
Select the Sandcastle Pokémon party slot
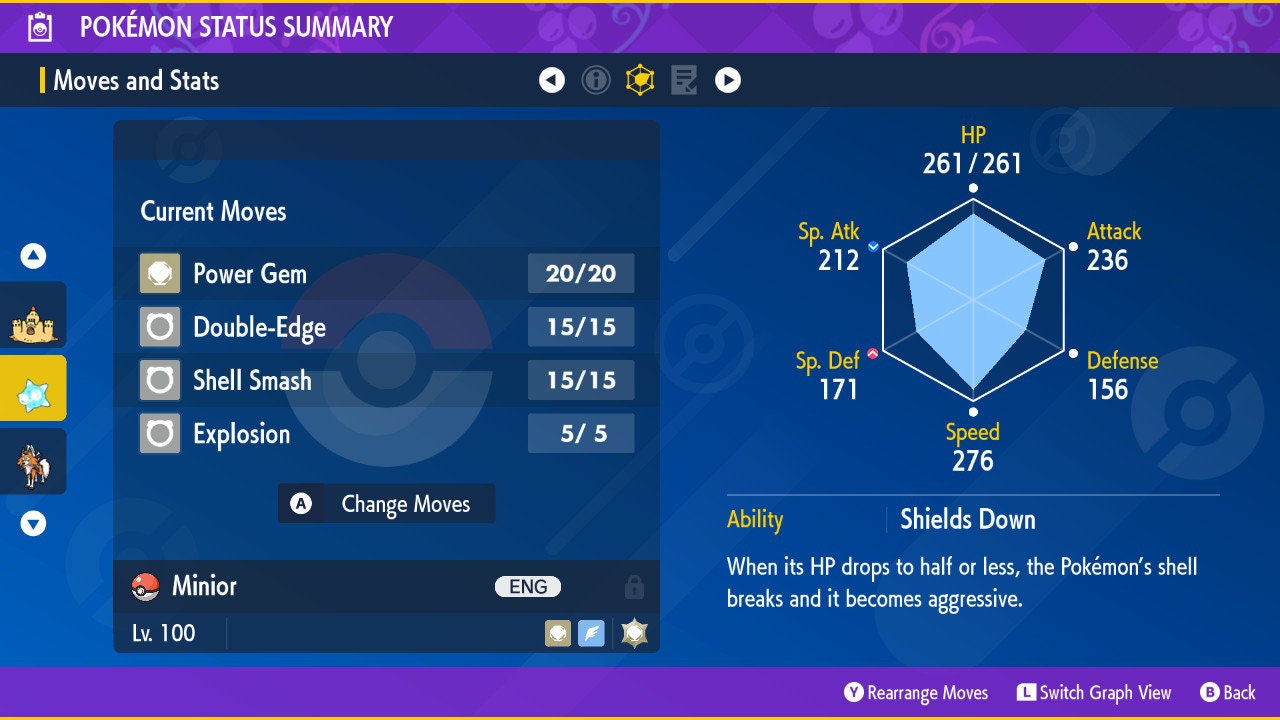pyautogui.click(x=33, y=322)
